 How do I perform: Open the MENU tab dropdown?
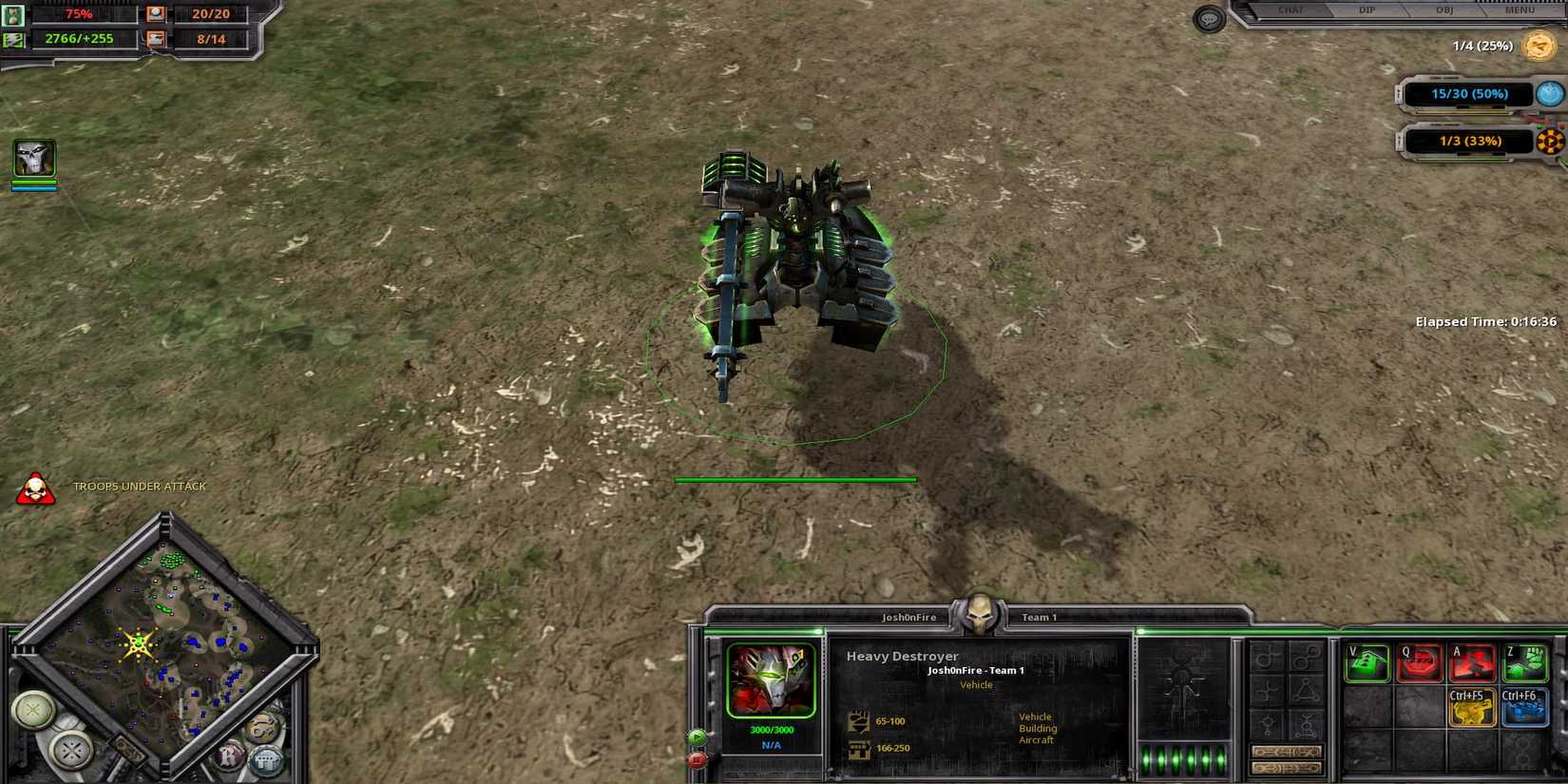pos(1519,10)
